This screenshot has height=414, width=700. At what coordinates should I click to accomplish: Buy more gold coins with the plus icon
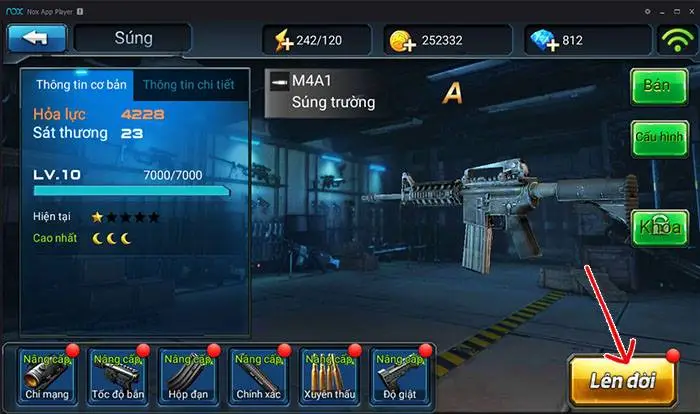coord(403,41)
